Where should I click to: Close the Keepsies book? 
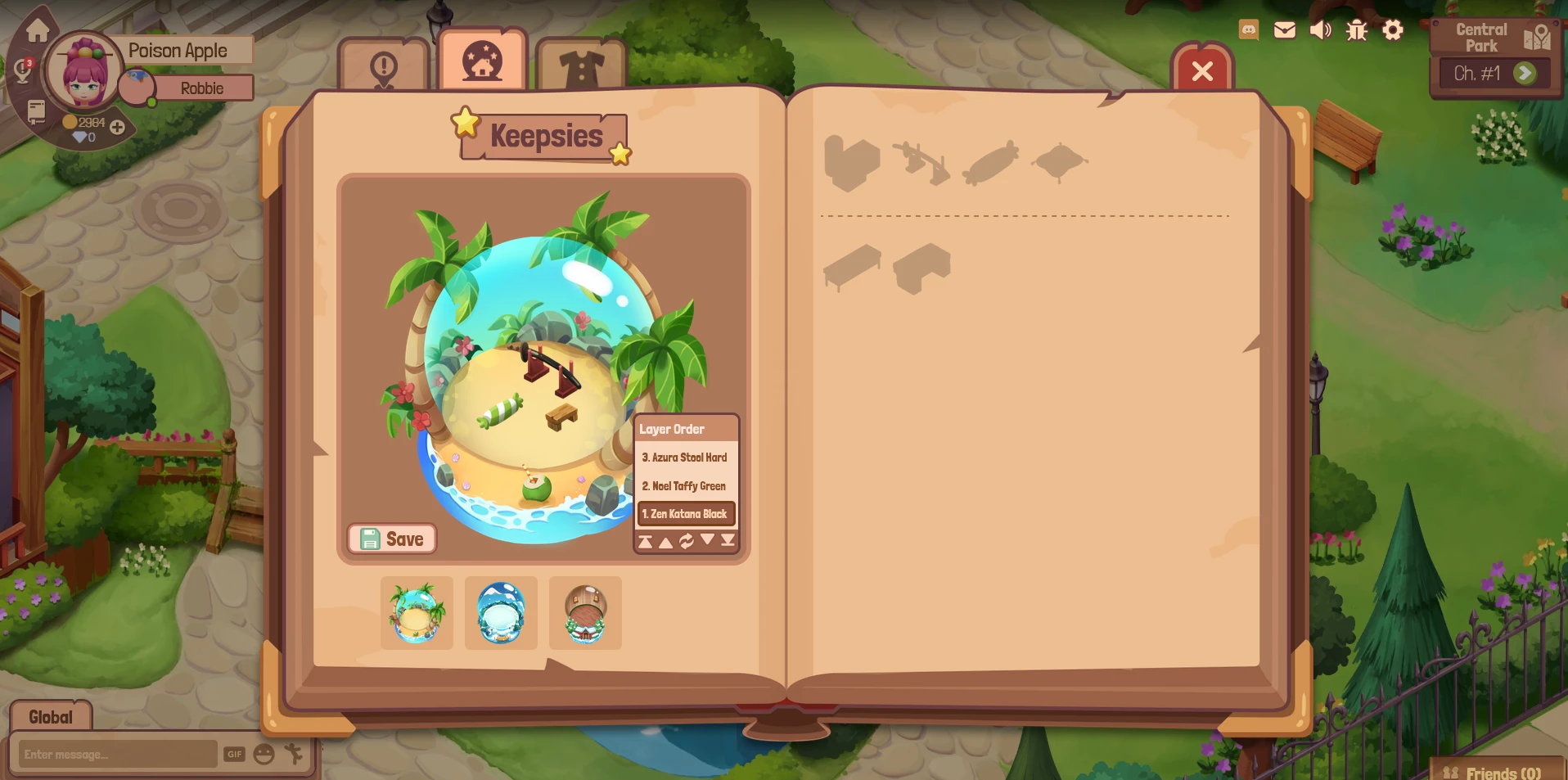(x=1202, y=71)
